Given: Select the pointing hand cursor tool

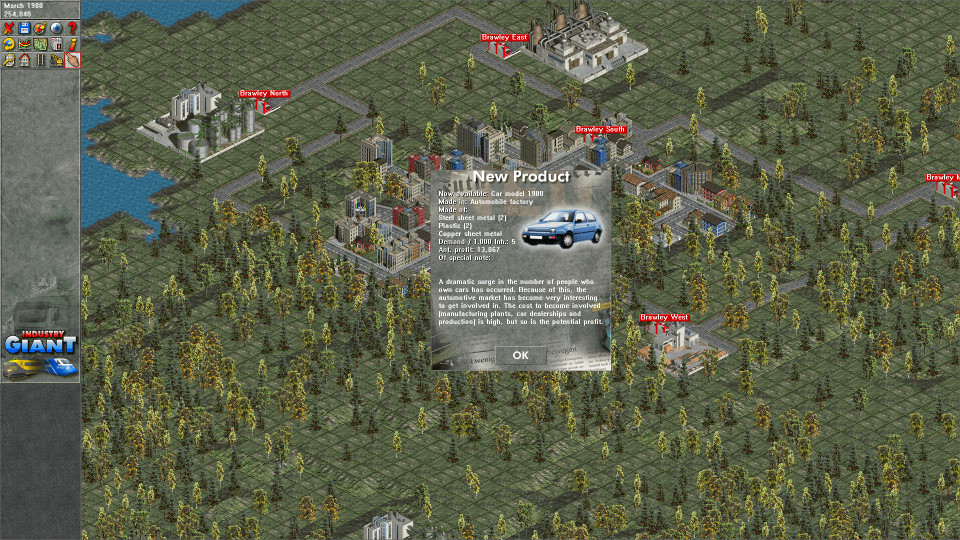Looking at the screenshot, I should (x=73, y=61).
